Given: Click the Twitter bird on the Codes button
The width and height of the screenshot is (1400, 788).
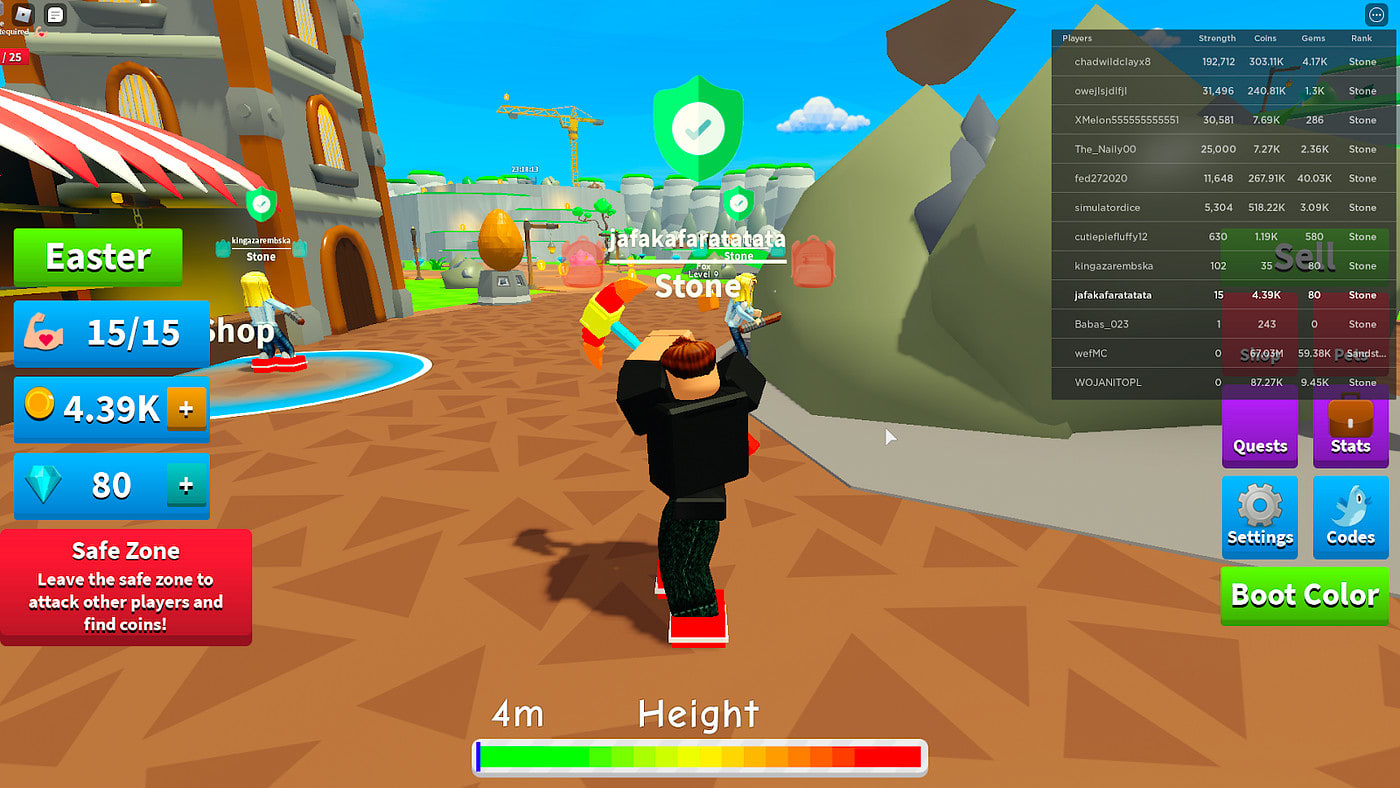Looking at the screenshot, I should tap(1350, 505).
